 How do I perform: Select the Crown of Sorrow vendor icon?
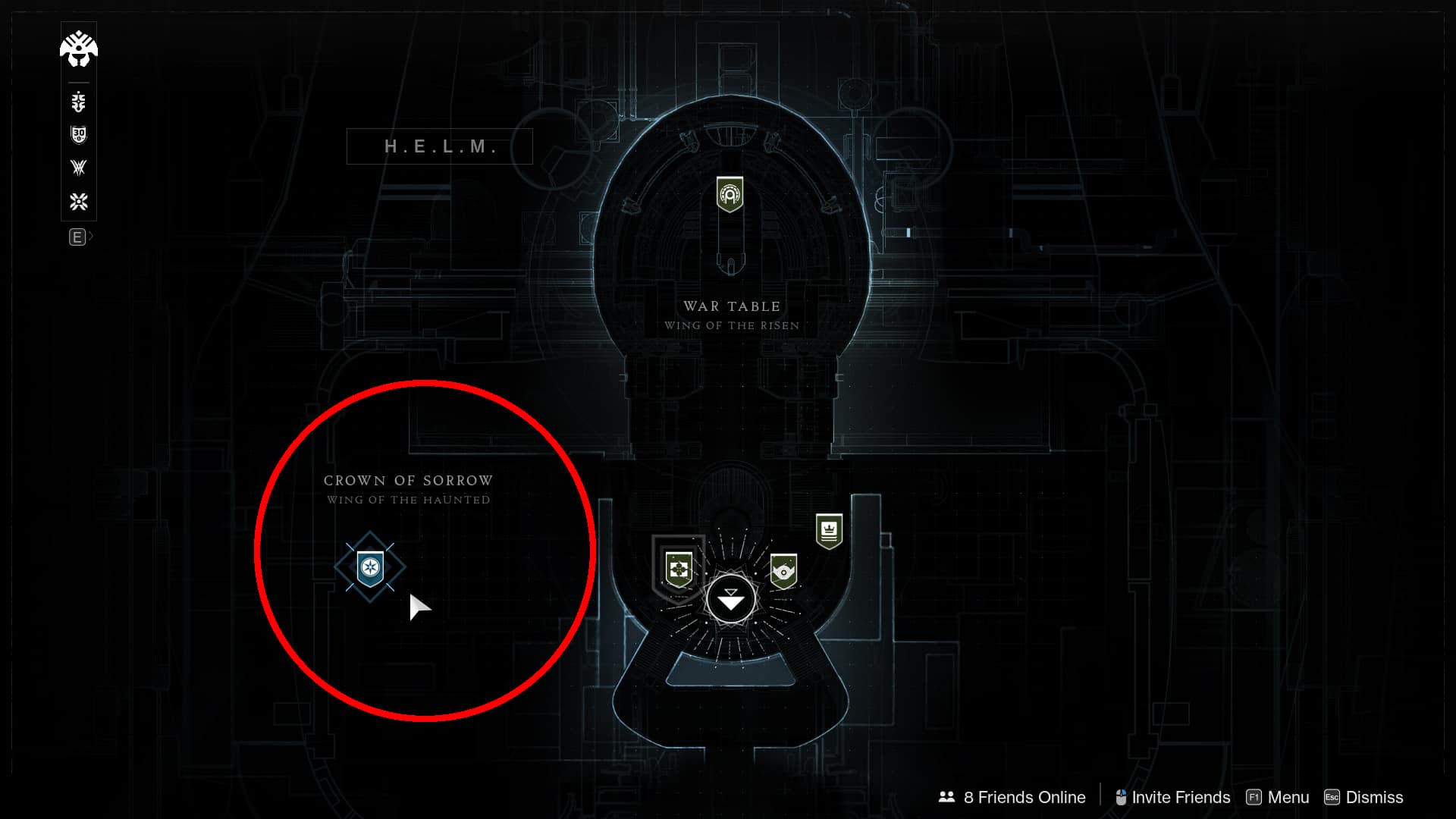click(x=370, y=566)
